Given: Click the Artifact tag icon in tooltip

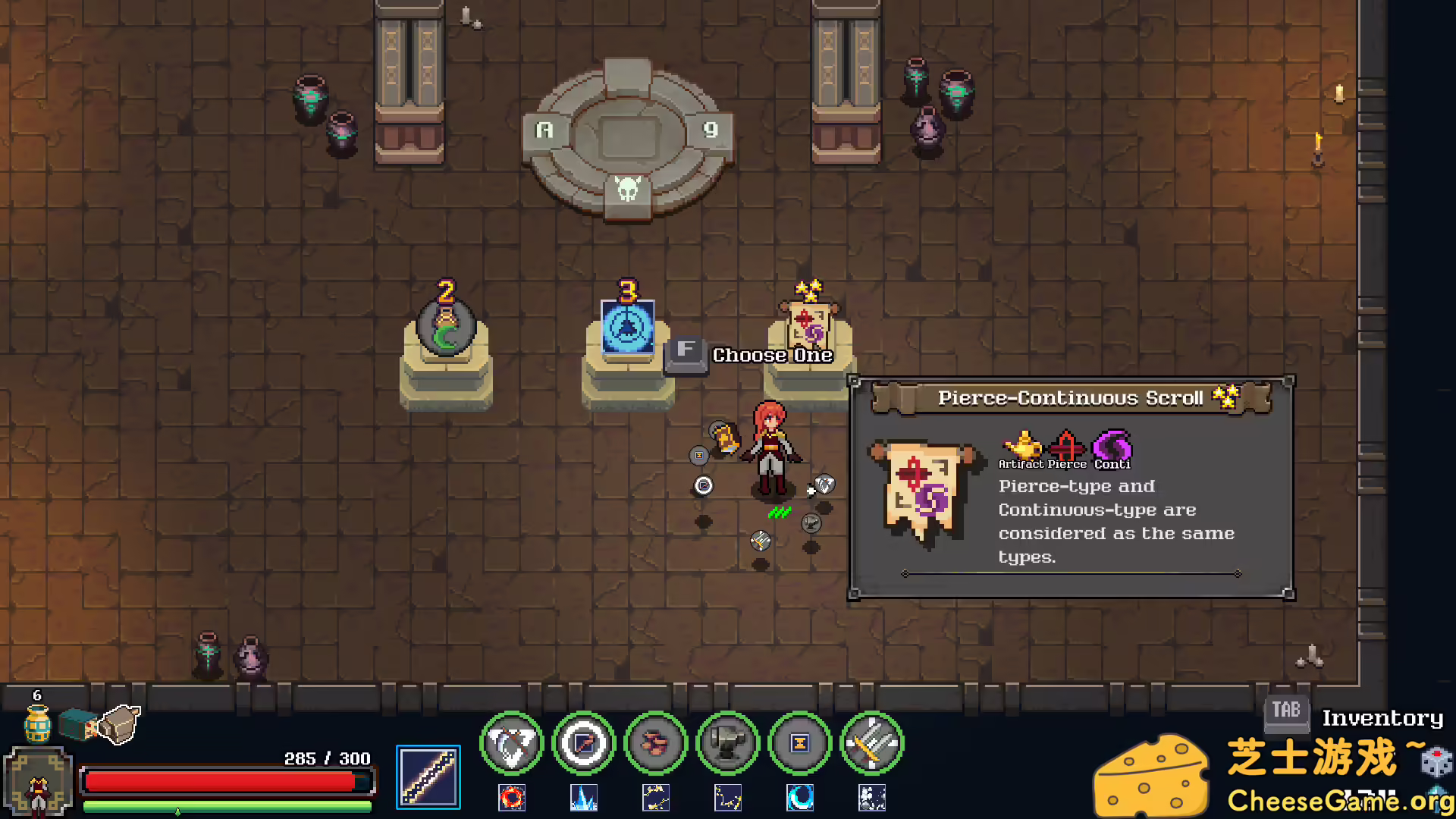Looking at the screenshot, I should click(1021, 446).
